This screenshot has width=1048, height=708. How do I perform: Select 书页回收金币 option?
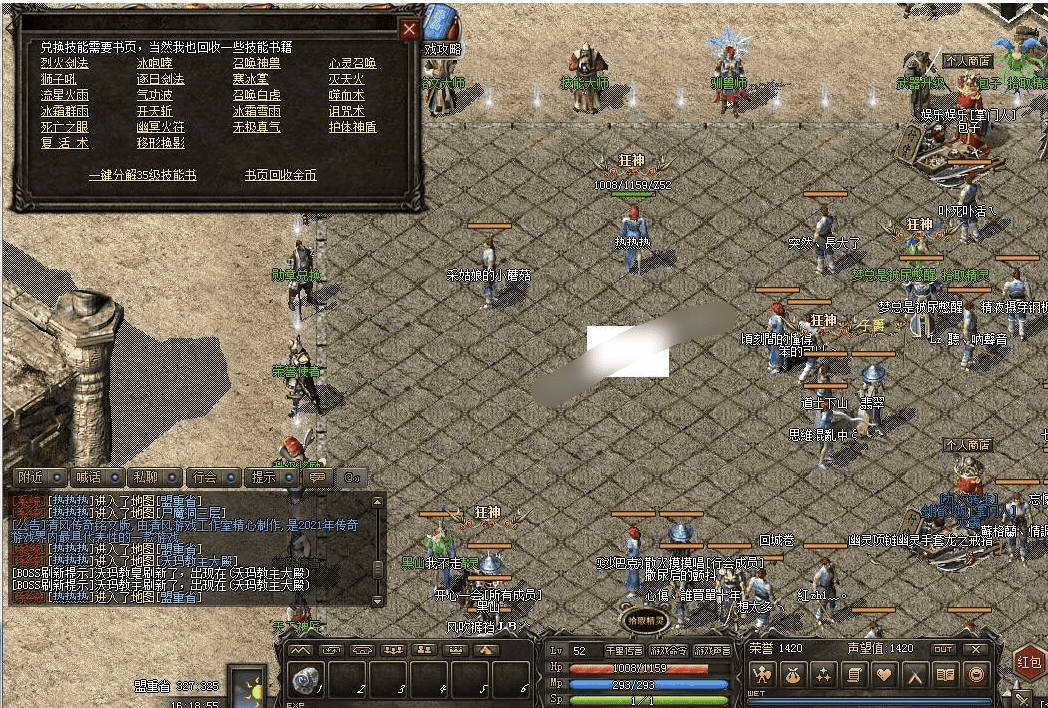point(280,175)
